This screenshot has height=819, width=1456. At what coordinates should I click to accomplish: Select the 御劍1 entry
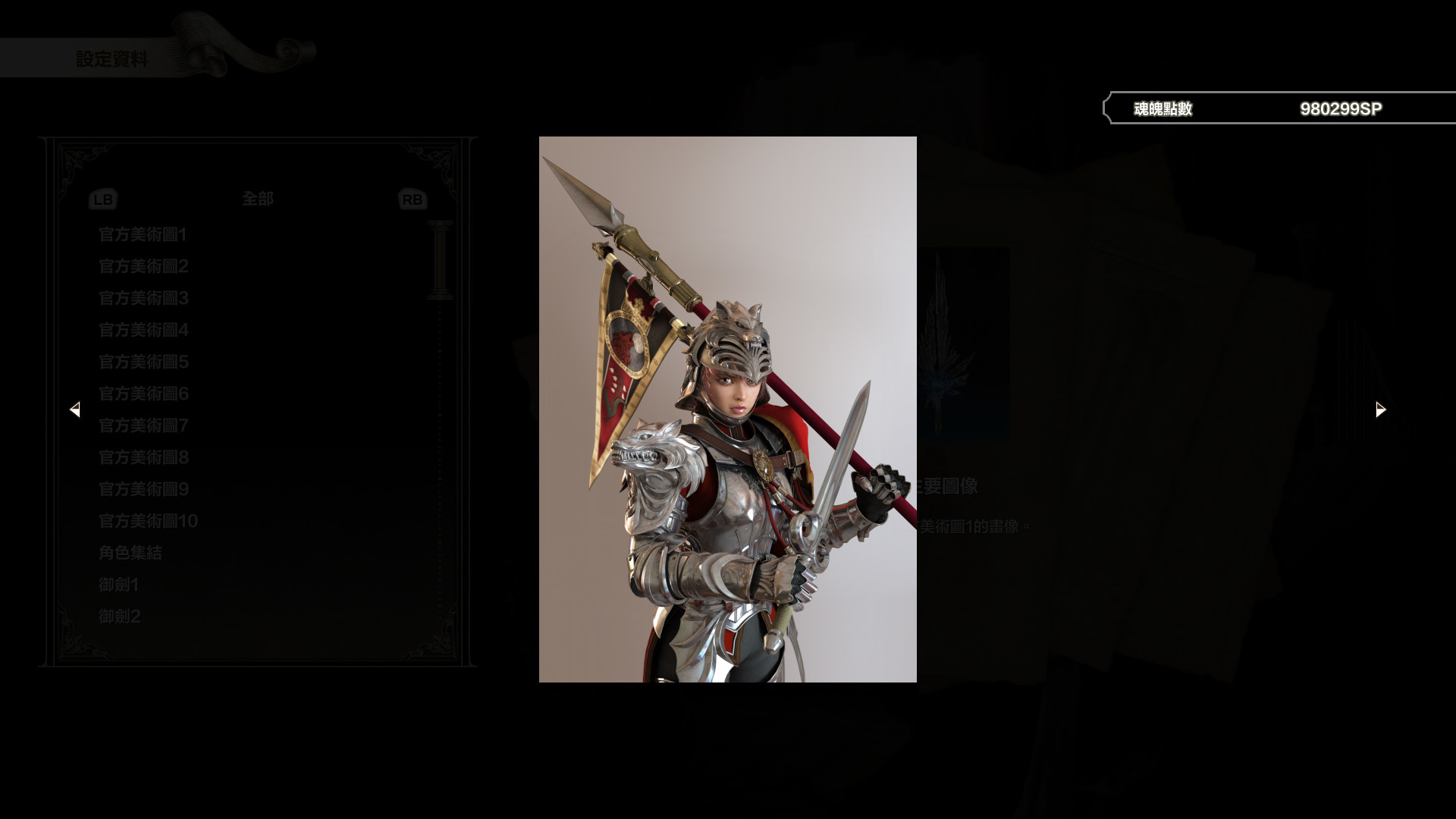pos(118,585)
